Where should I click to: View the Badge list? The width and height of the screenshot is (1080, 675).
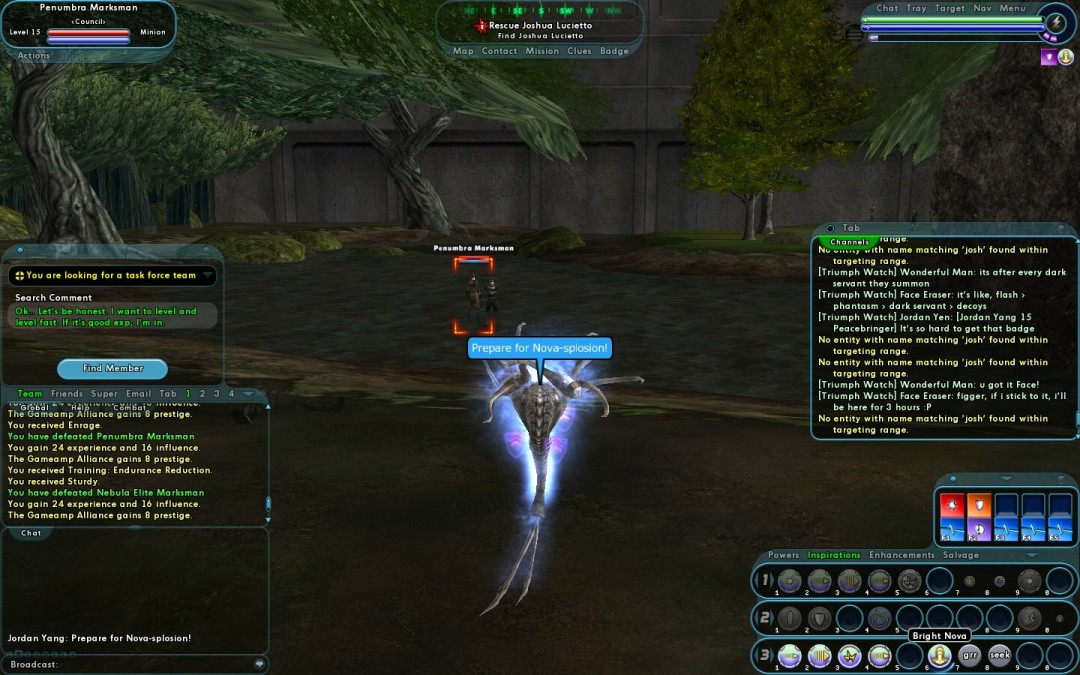click(x=614, y=51)
